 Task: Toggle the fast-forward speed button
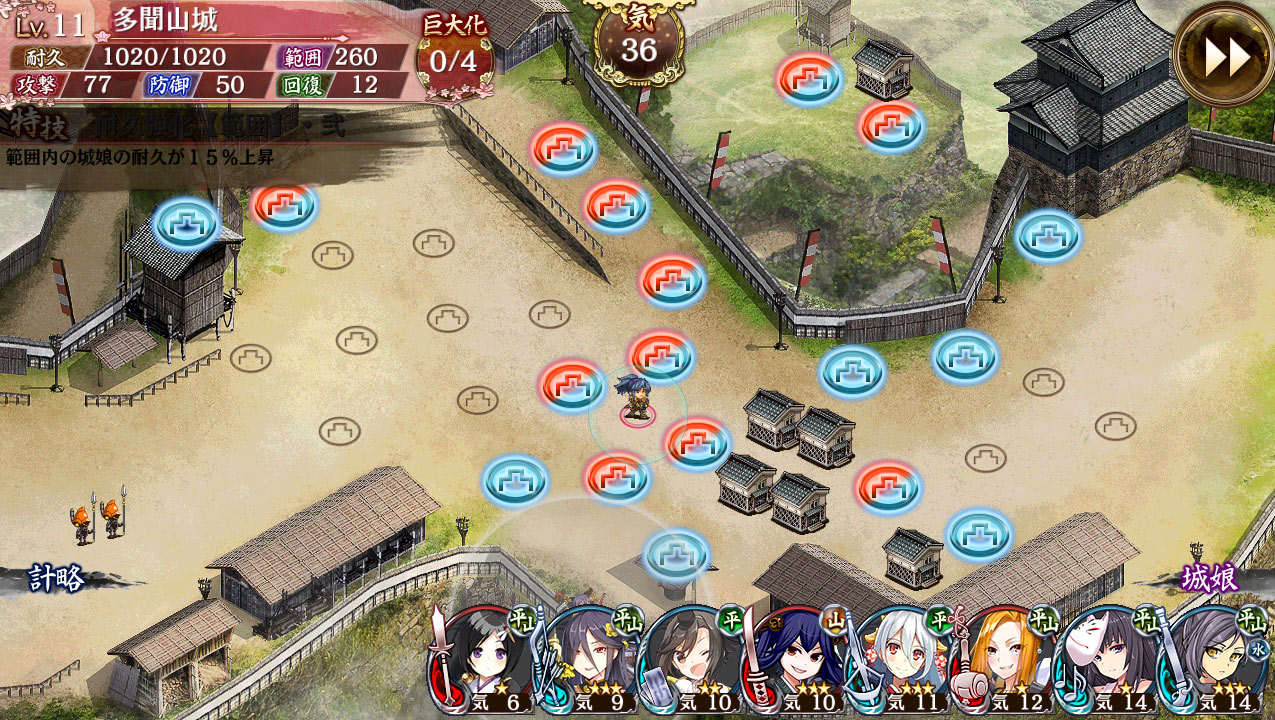(x=1225, y=56)
